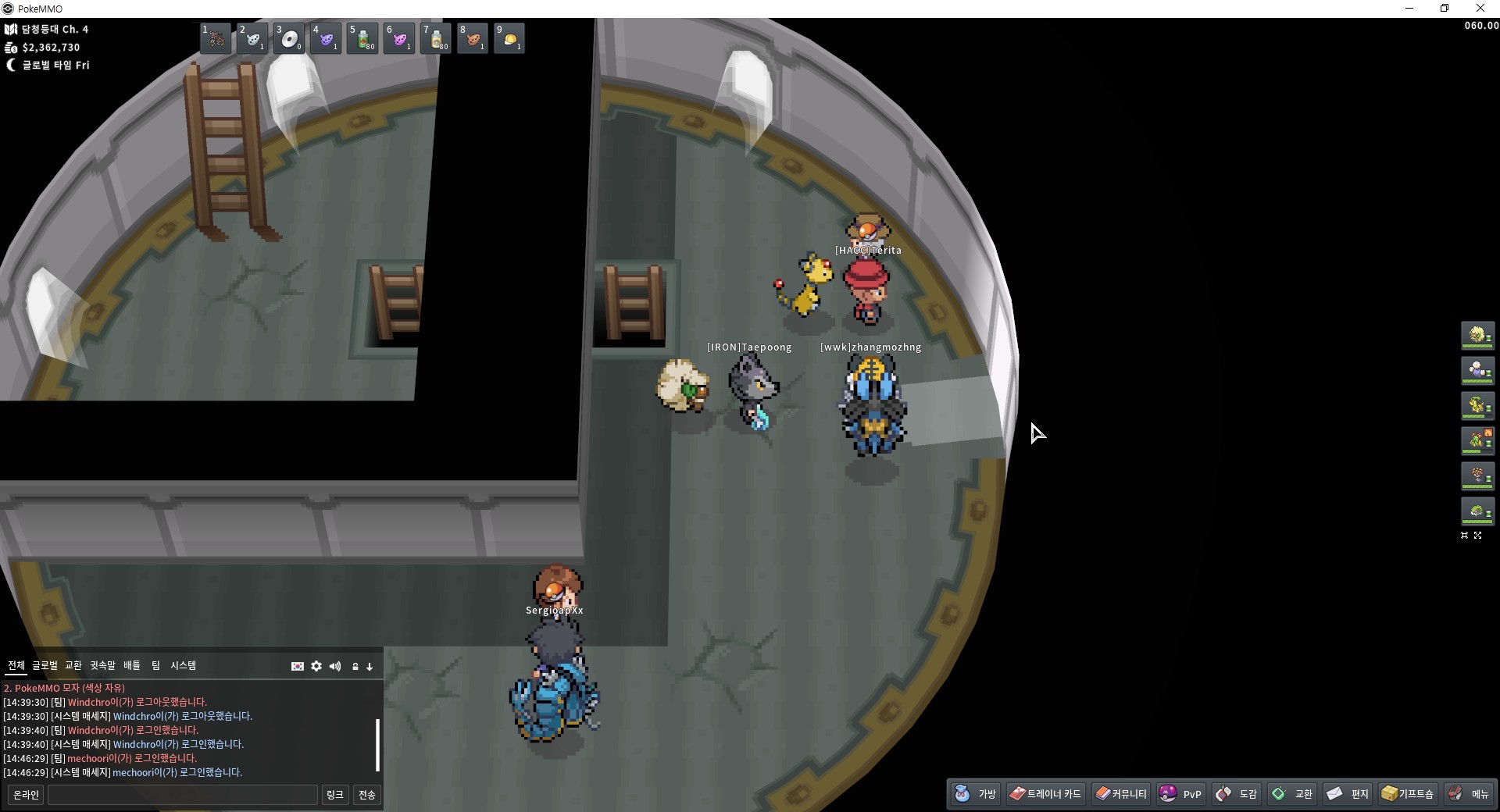Toggle chat sound with the speaker icon
The width and height of the screenshot is (1500, 812).
click(335, 666)
